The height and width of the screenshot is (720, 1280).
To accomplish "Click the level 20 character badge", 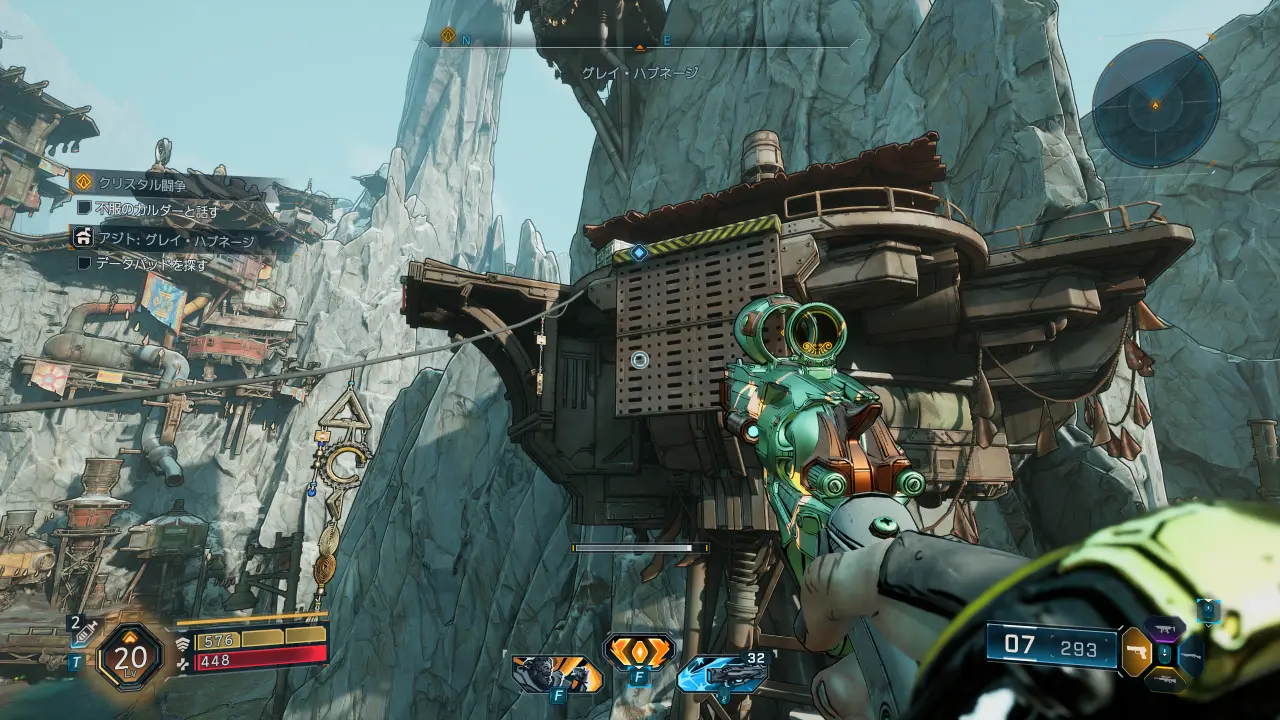I will (x=130, y=657).
